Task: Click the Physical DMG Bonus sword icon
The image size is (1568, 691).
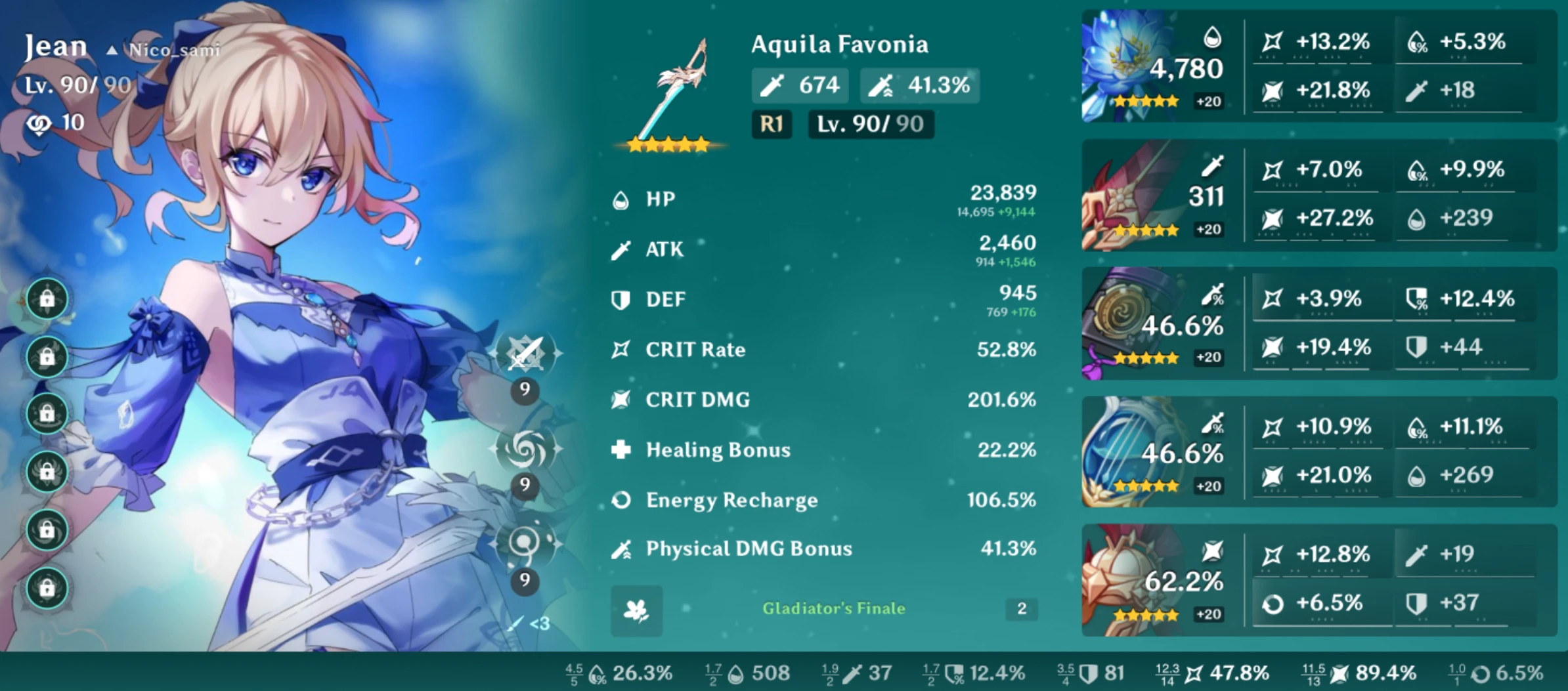Action: (622, 549)
